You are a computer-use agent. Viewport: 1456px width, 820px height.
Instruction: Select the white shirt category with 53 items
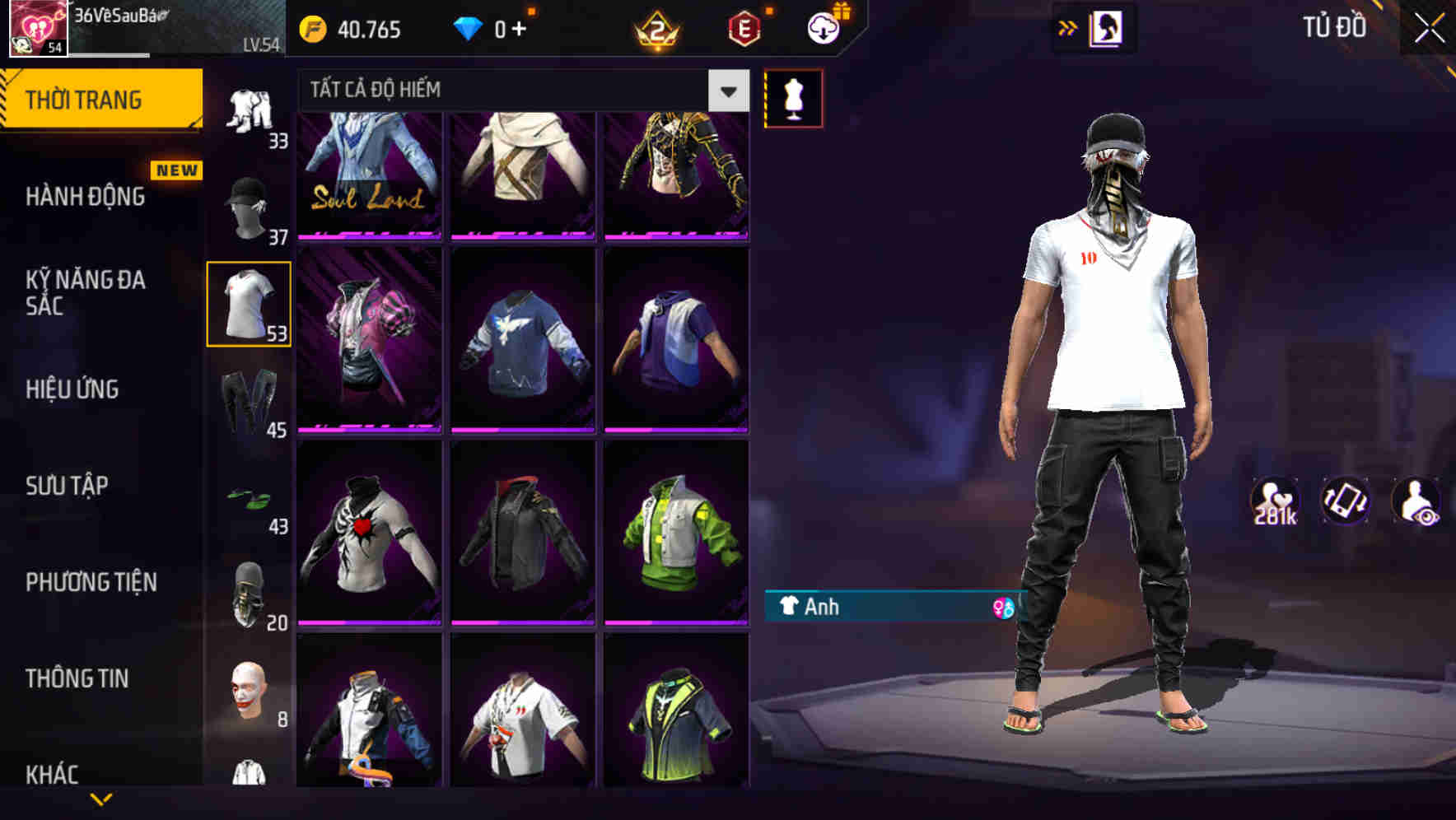pyautogui.click(x=249, y=302)
